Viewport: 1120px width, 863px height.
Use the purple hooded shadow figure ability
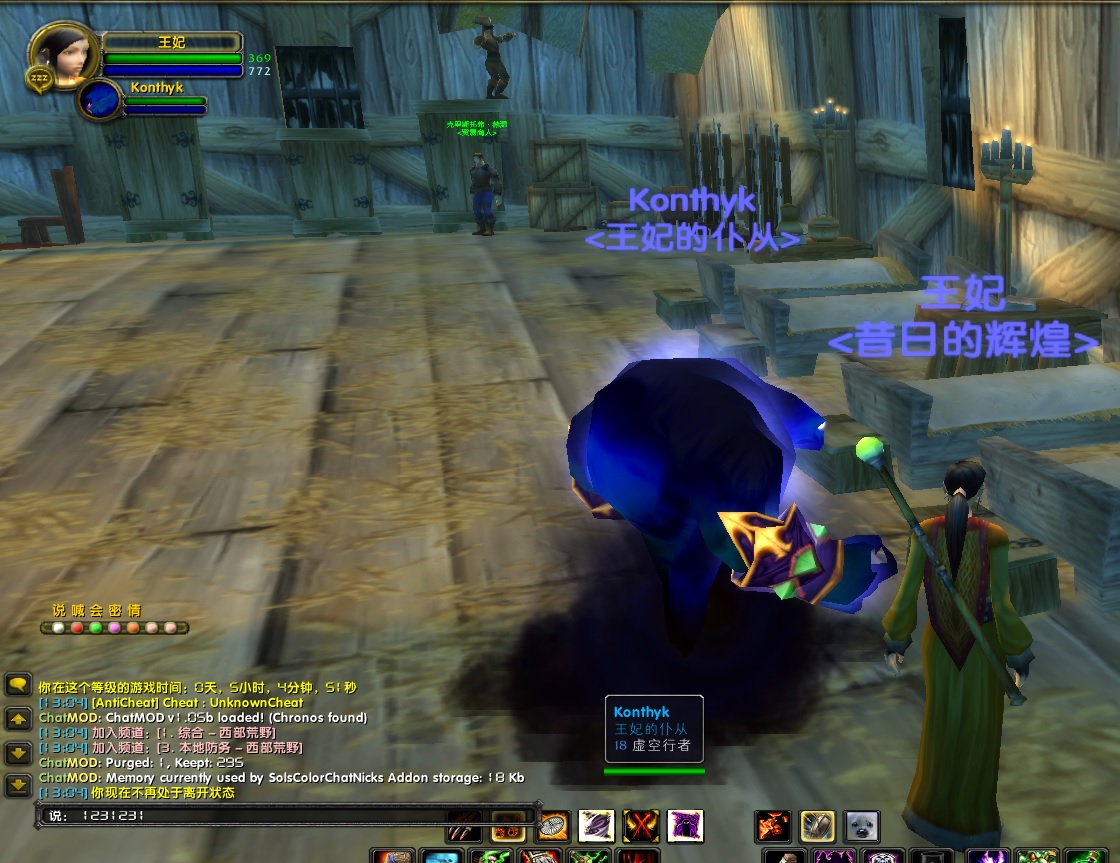(685, 826)
